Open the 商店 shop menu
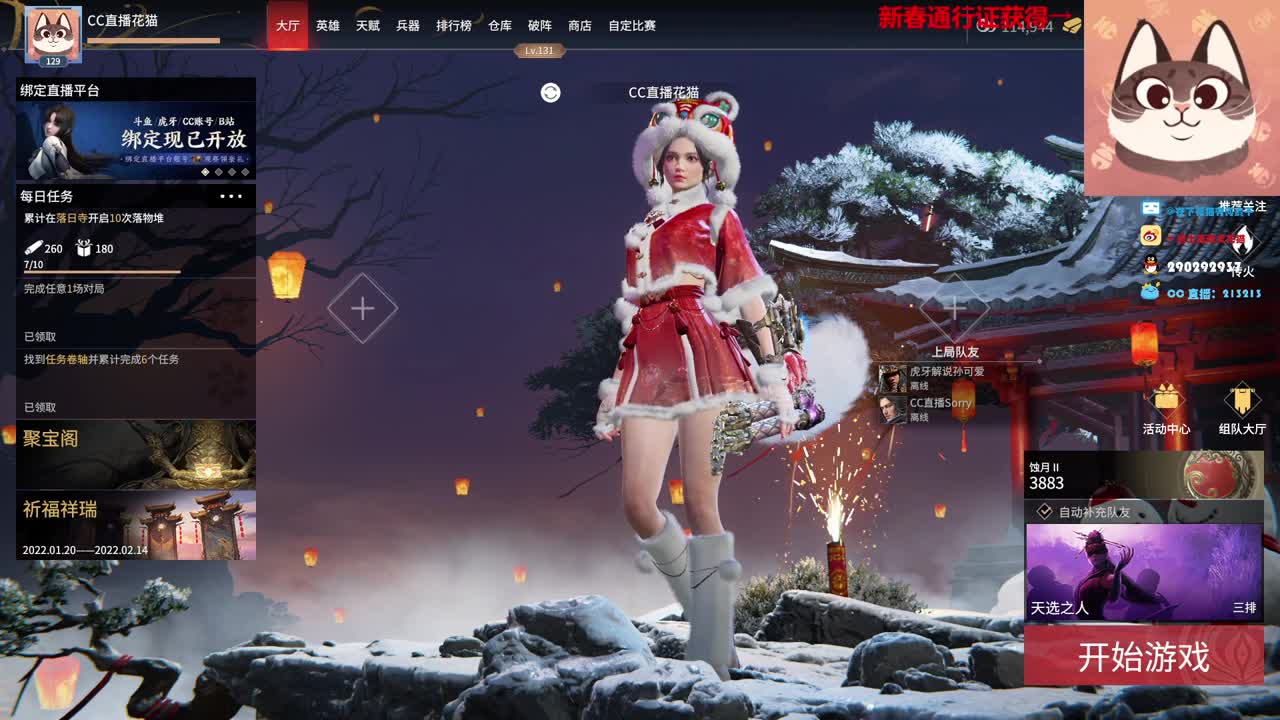The width and height of the screenshot is (1280, 720). (578, 25)
